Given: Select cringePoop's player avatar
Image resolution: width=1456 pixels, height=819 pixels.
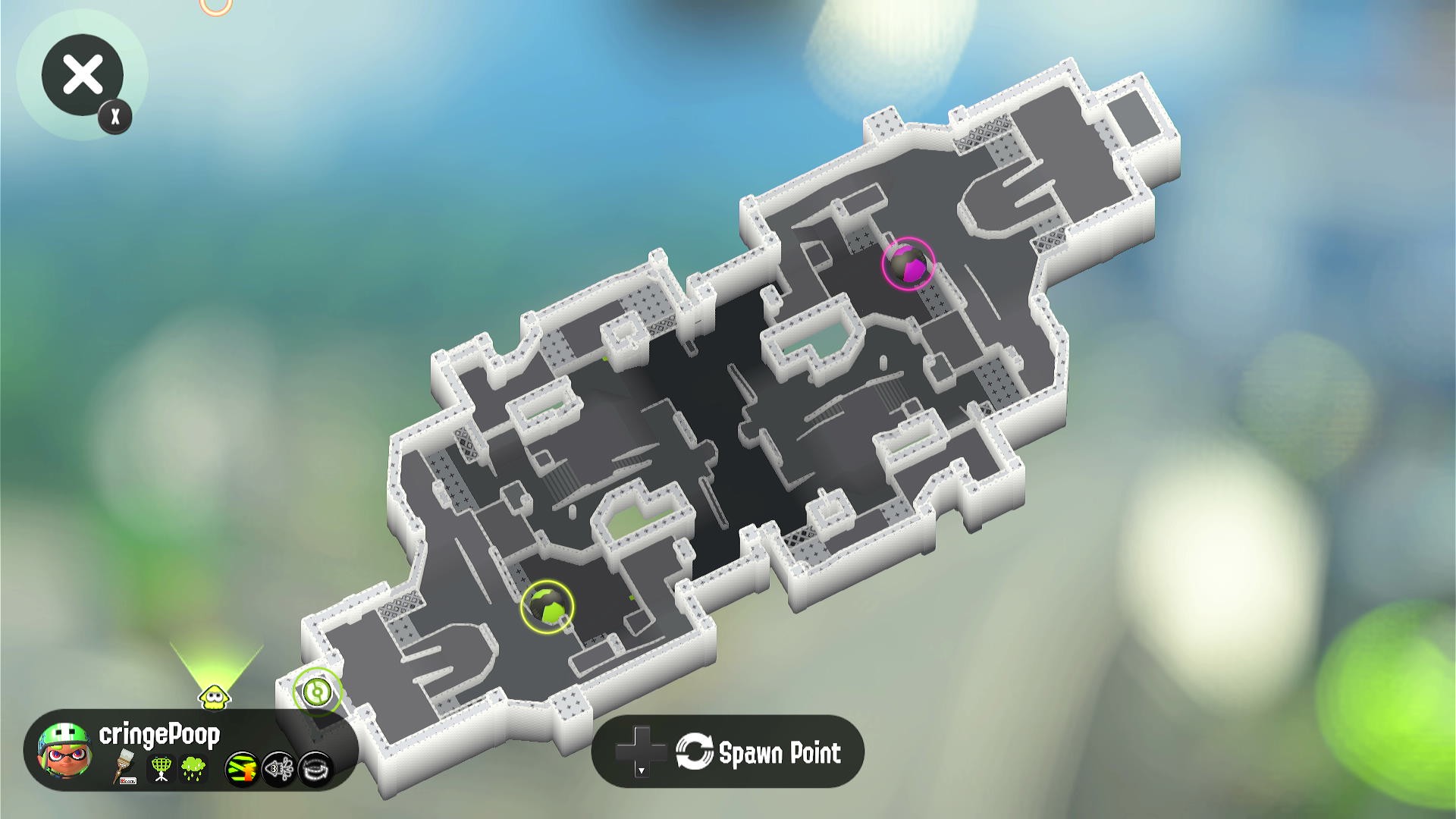Looking at the screenshot, I should click(x=64, y=750).
